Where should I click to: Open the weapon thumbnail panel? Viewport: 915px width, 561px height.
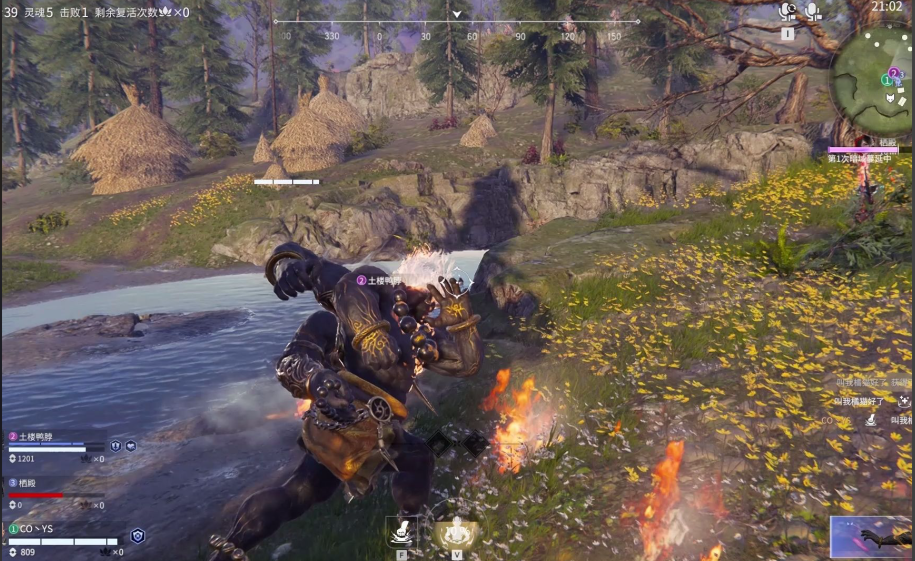point(871,537)
